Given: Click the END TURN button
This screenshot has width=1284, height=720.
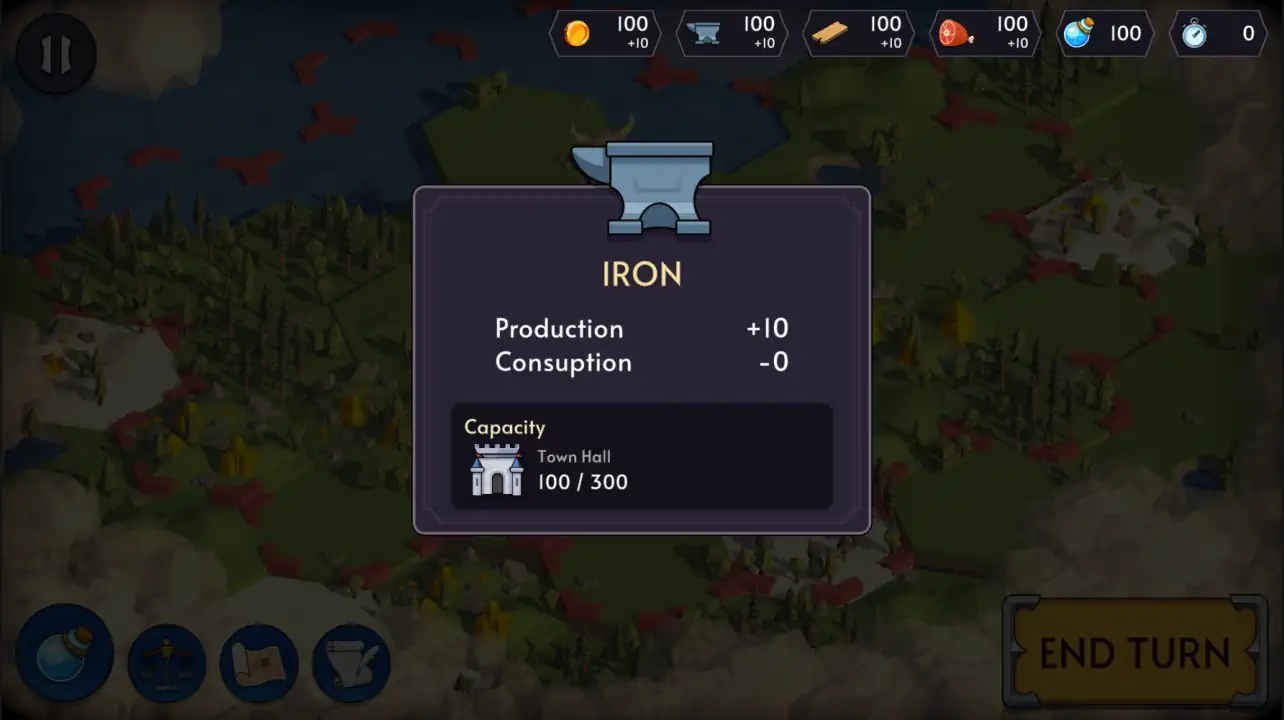Looking at the screenshot, I should pyautogui.click(x=1135, y=652).
